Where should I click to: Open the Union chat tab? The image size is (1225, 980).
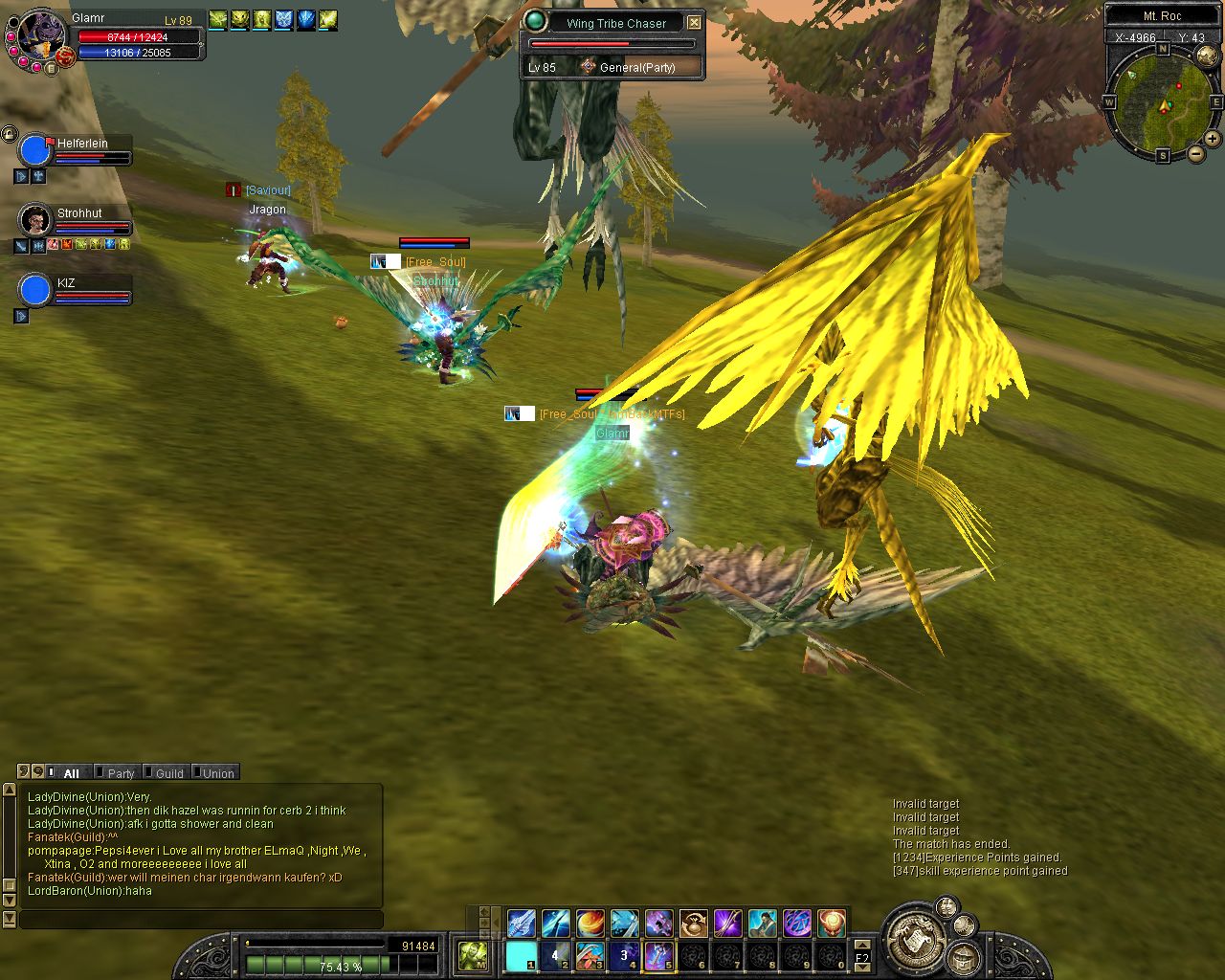coord(215,772)
